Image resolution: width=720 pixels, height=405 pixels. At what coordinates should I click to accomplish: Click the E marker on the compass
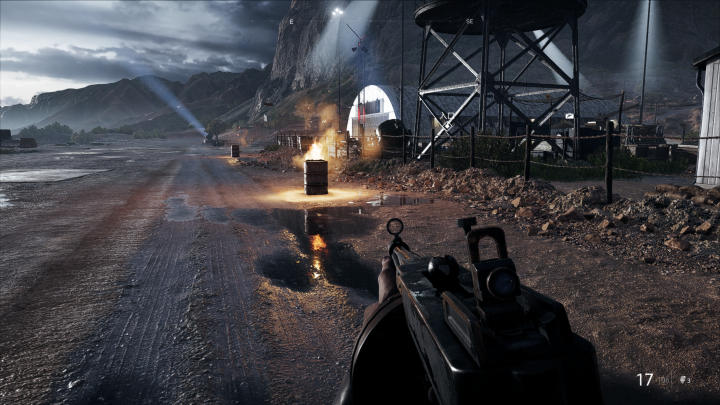(x=292, y=21)
